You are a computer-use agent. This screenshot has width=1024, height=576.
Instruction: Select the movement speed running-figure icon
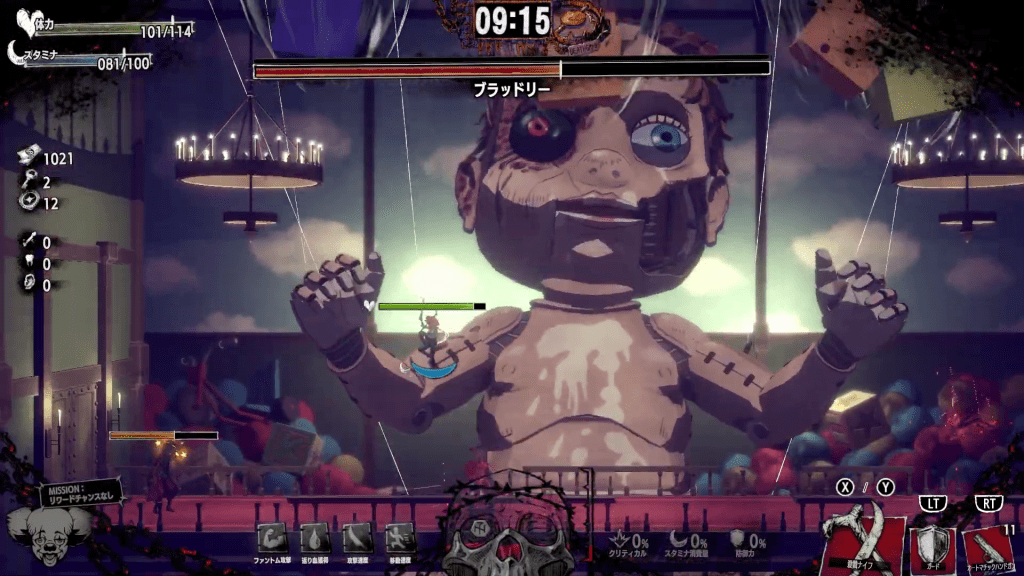tap(399, 537)
